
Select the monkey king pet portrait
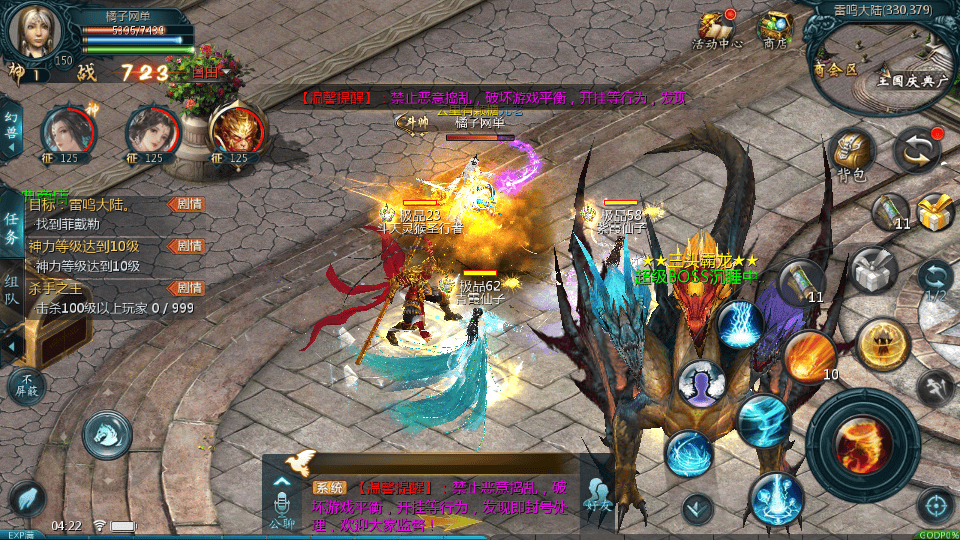[236, 130]
